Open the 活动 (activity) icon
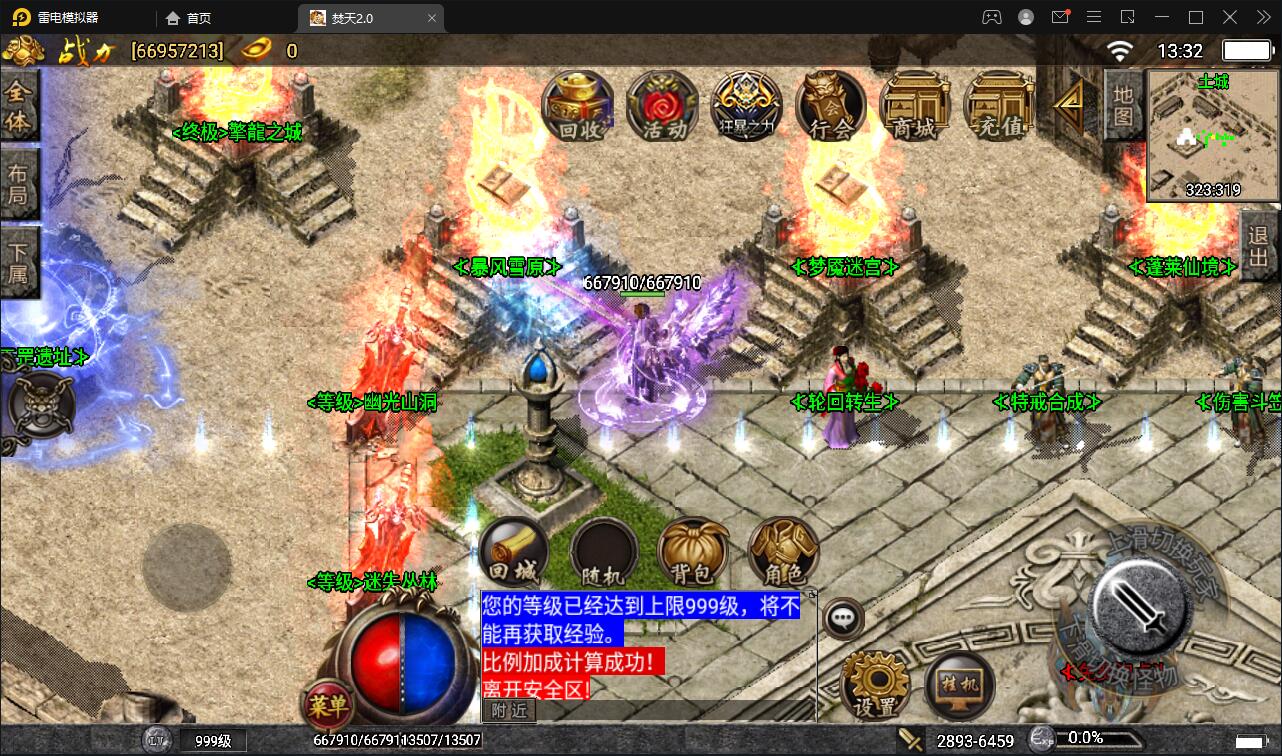The width and height of the screenshot is (1282, 756). coord(662,105)
